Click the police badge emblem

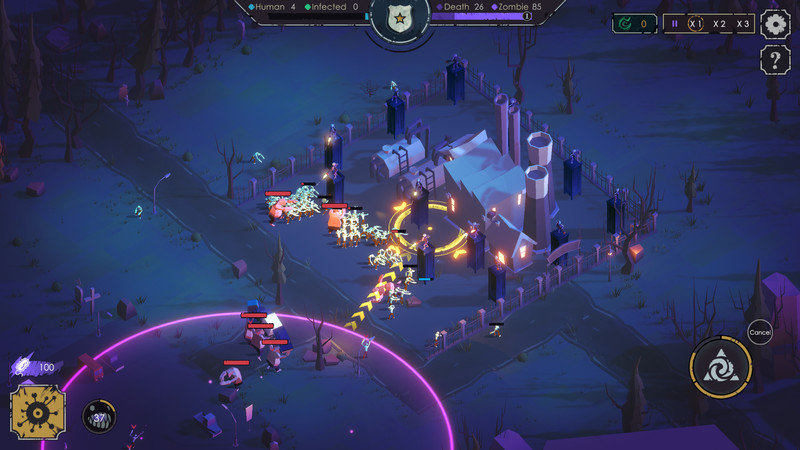[x=400, y=19]
